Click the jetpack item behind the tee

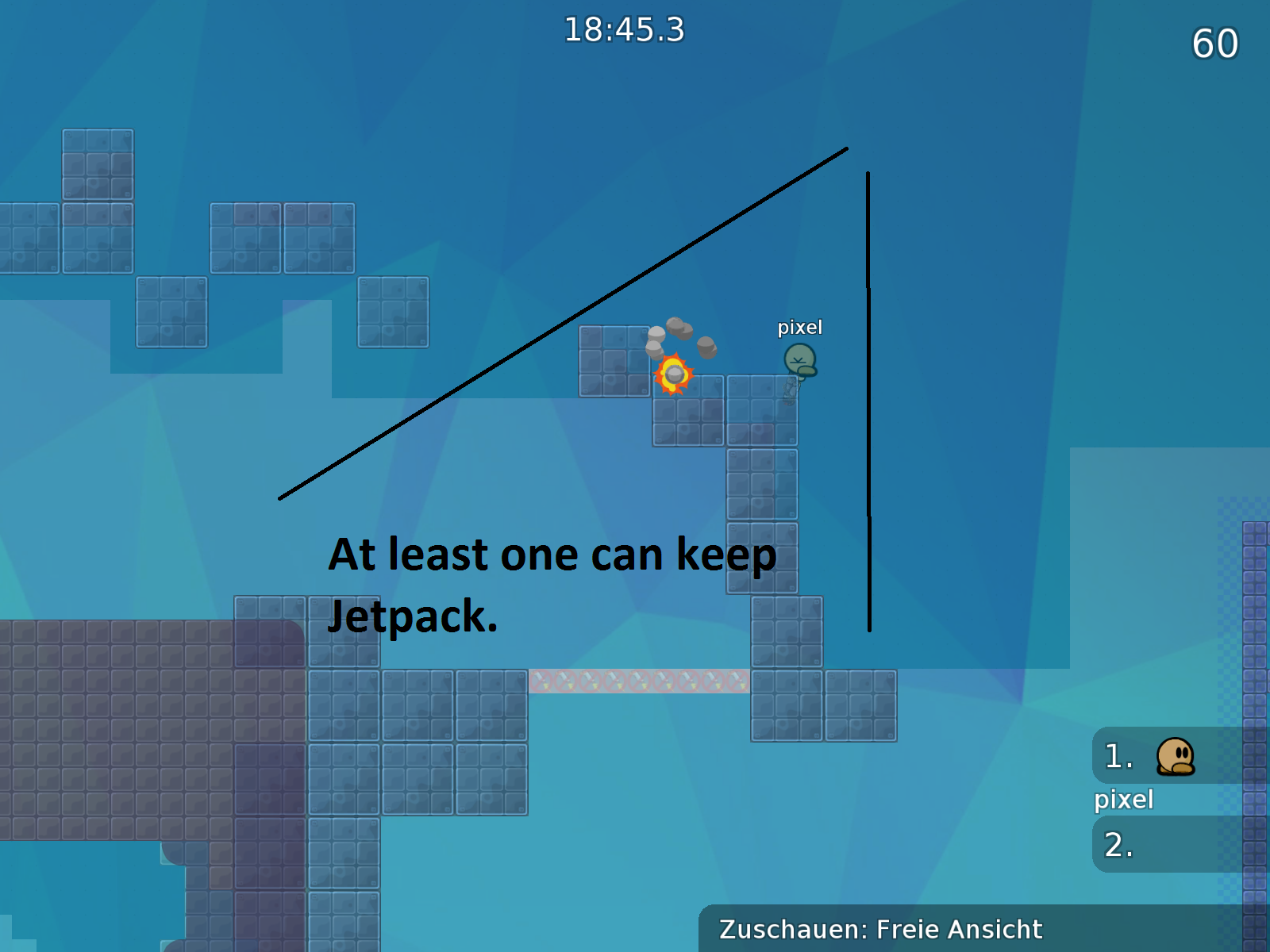(790, 389)
